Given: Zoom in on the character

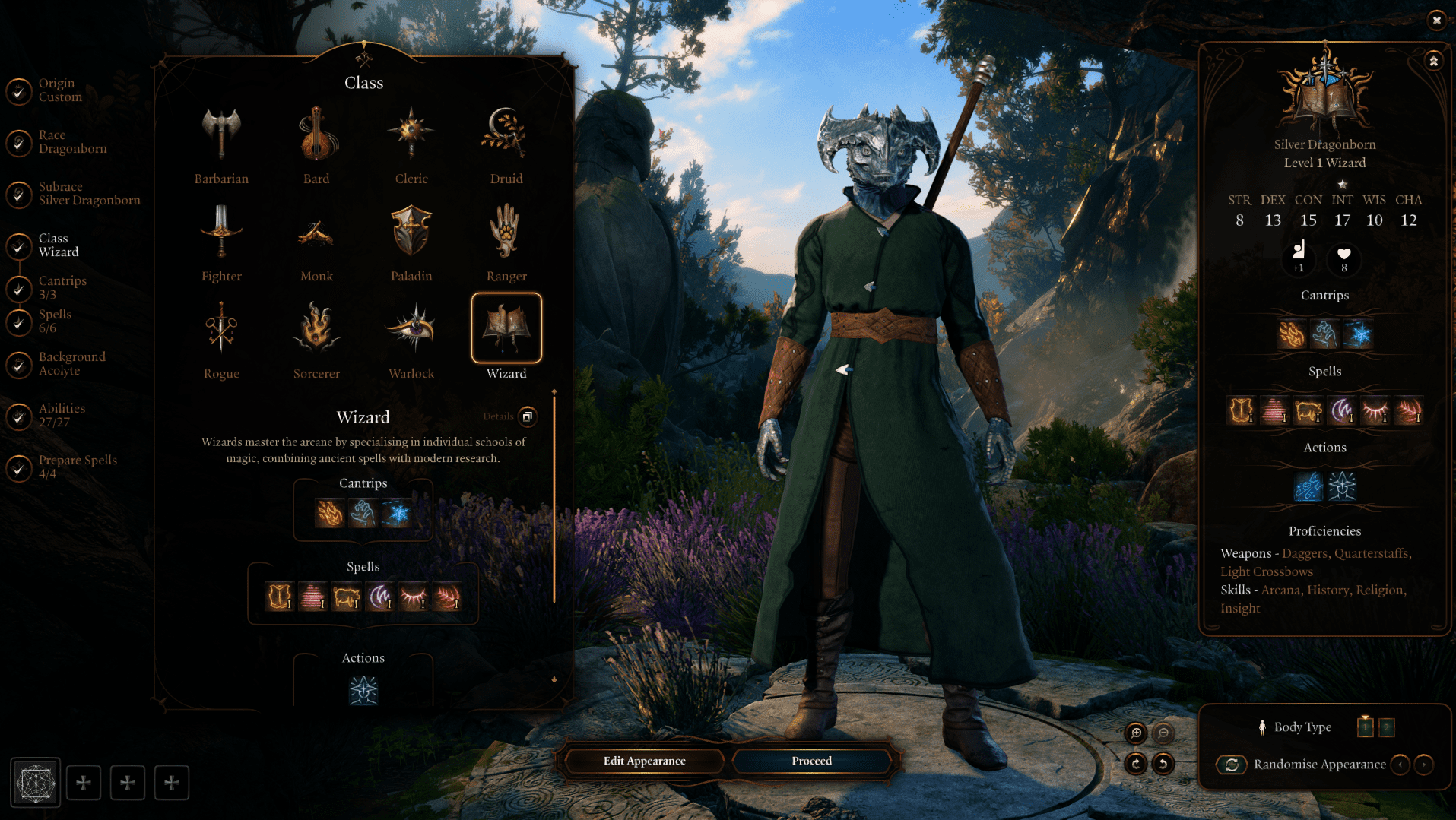Looking at the screenshot, I should tap(1136, 733).
